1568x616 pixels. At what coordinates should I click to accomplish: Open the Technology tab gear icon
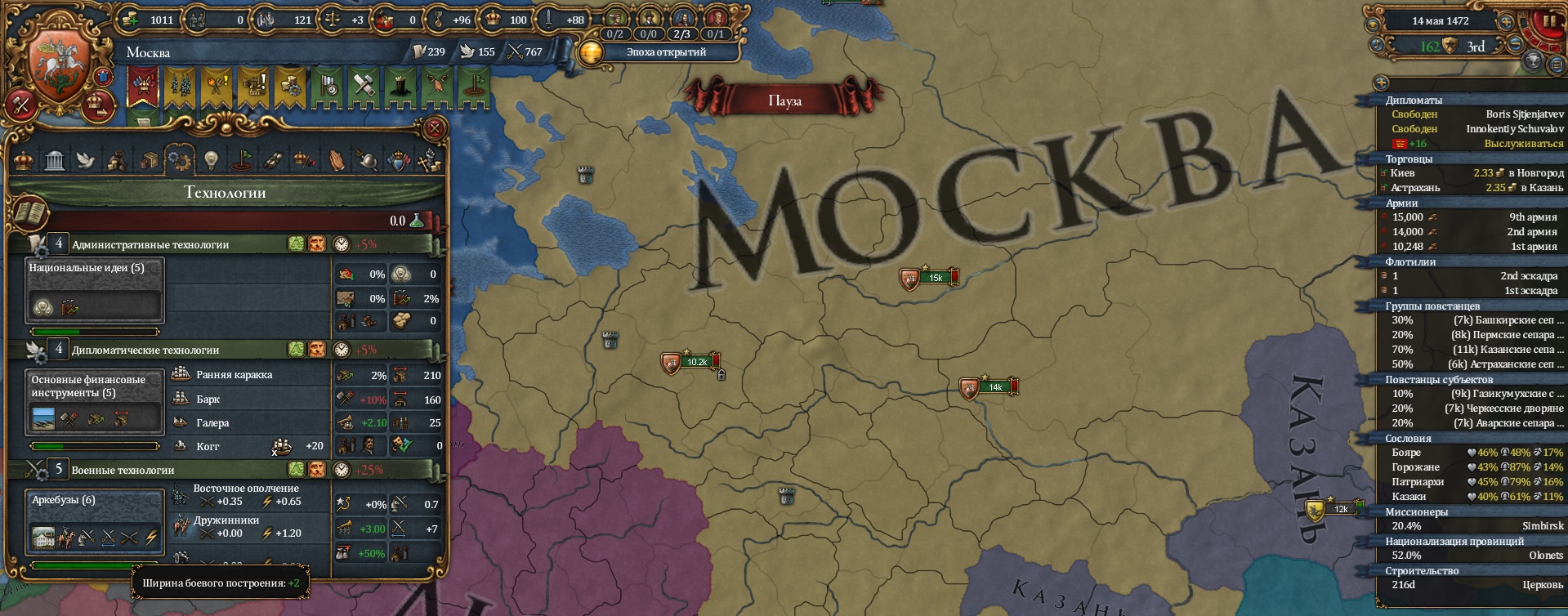pyautogui.click(x=180, y=159)
